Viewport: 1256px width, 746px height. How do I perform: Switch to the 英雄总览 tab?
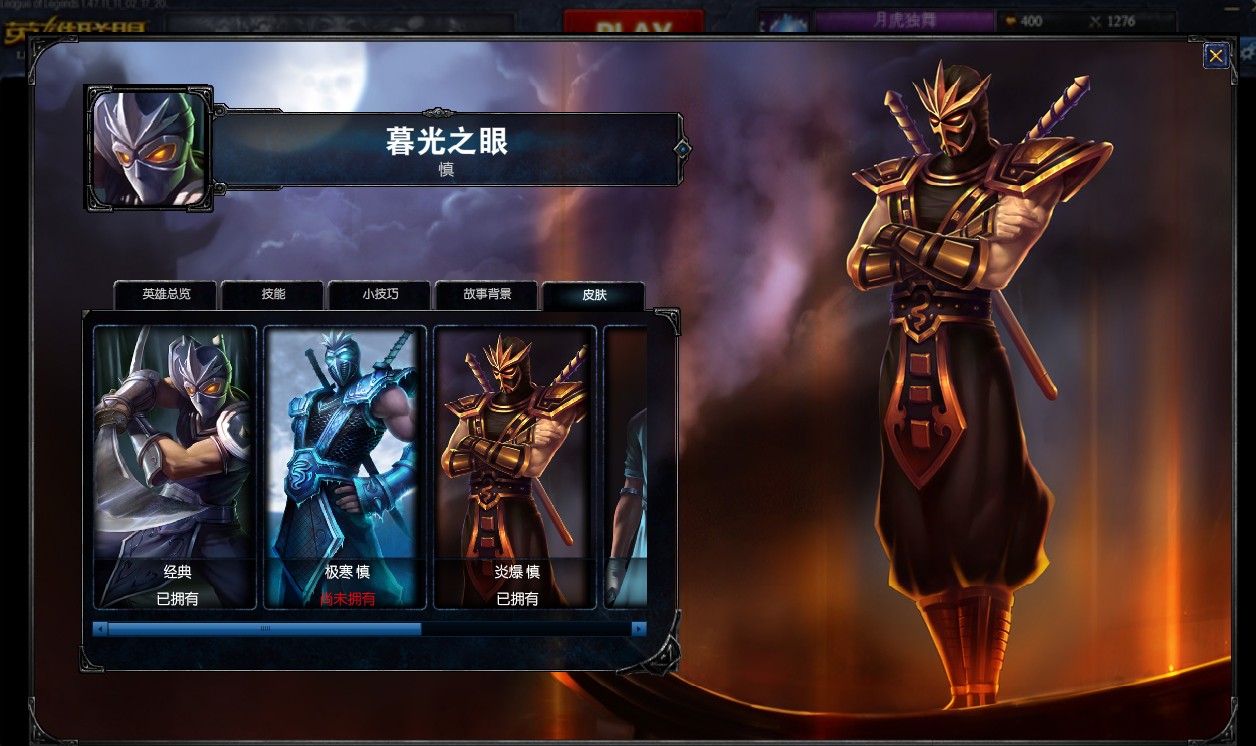(166, 295)
